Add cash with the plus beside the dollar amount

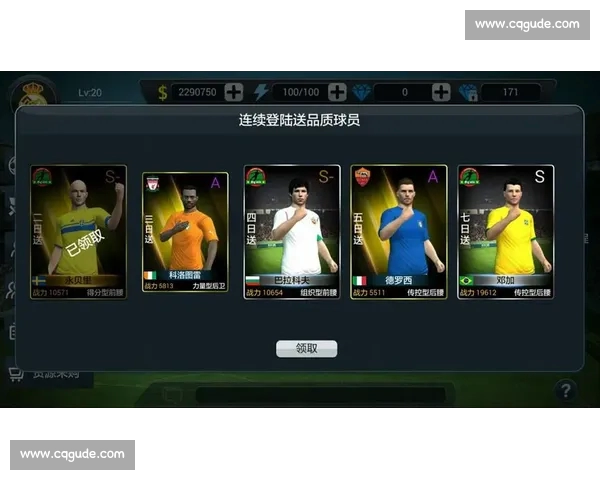(x=234, y=92)
